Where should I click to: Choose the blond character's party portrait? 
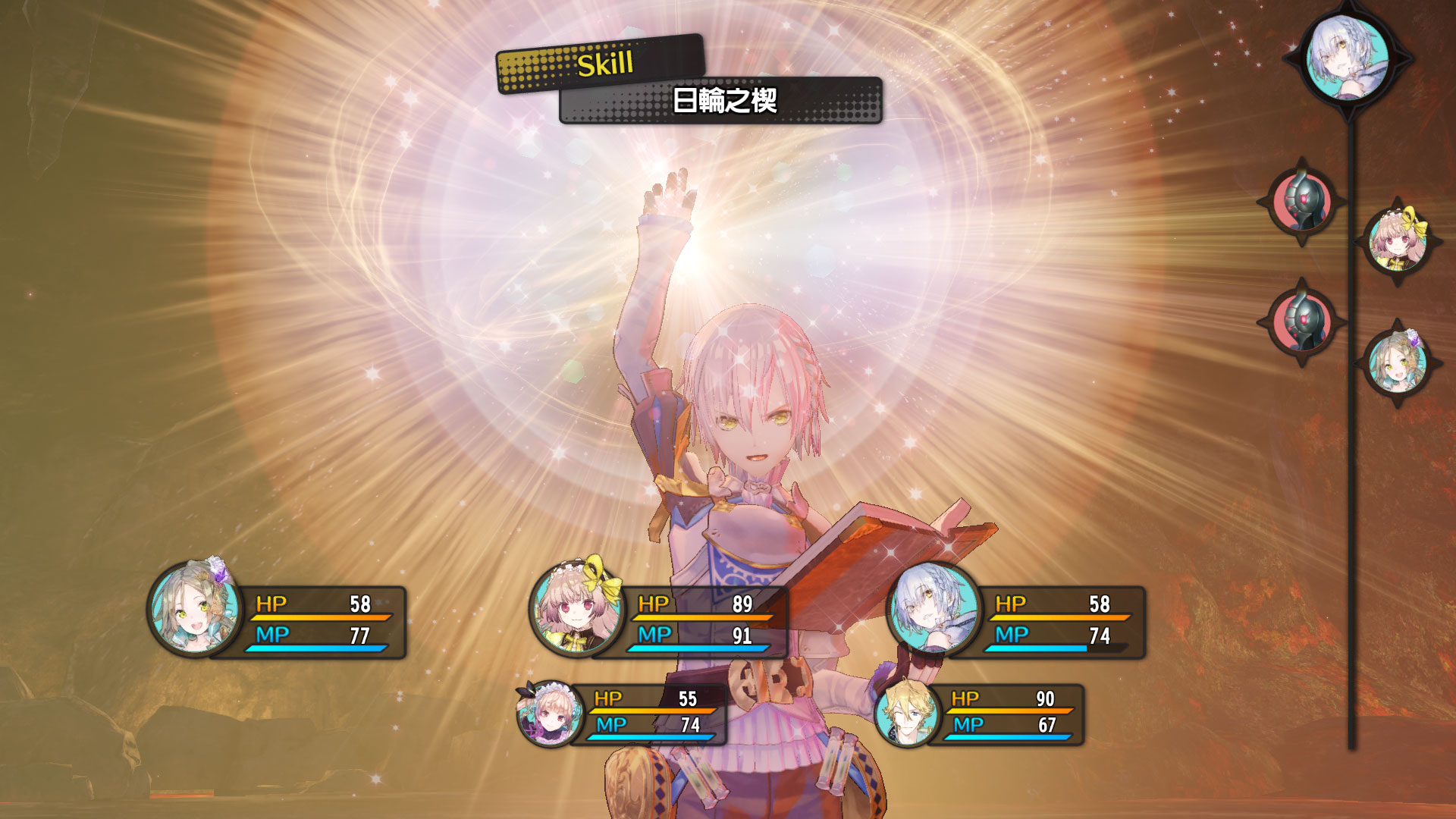click(x=907, y=714)
